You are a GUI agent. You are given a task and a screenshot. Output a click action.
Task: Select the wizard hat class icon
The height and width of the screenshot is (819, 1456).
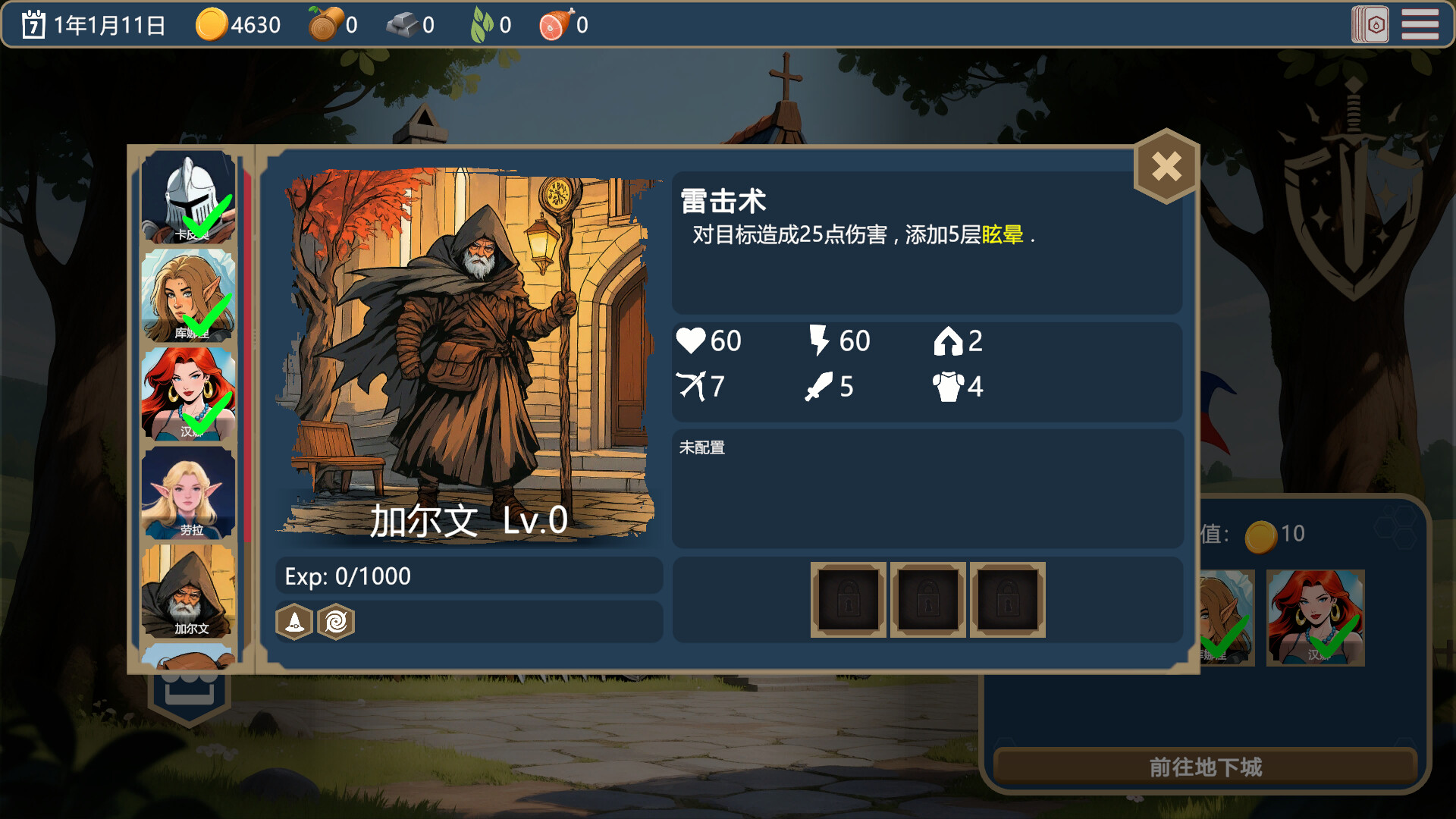coord(296,623)
